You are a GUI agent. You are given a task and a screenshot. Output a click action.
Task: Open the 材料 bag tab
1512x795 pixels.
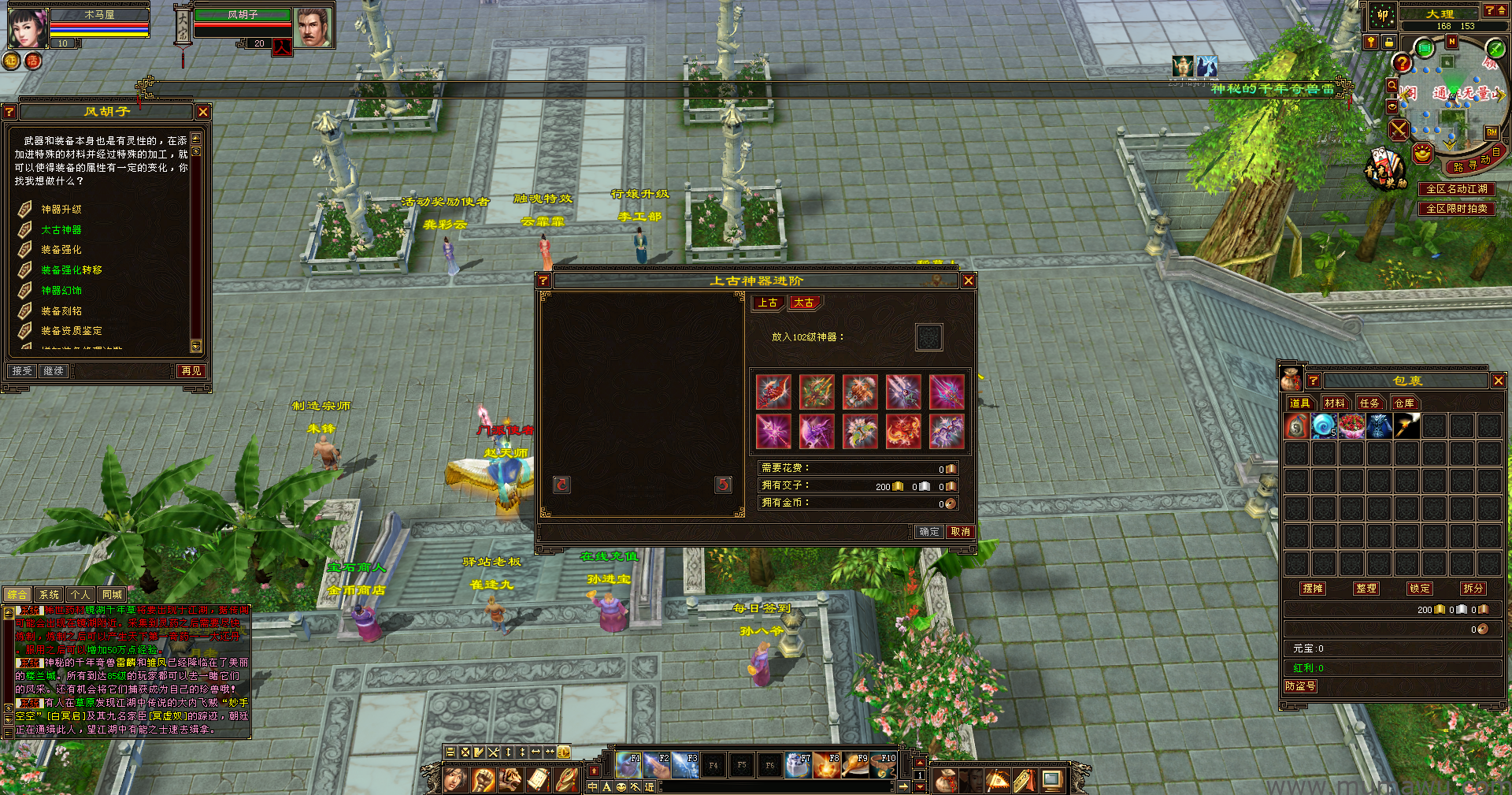[1335, 403]
